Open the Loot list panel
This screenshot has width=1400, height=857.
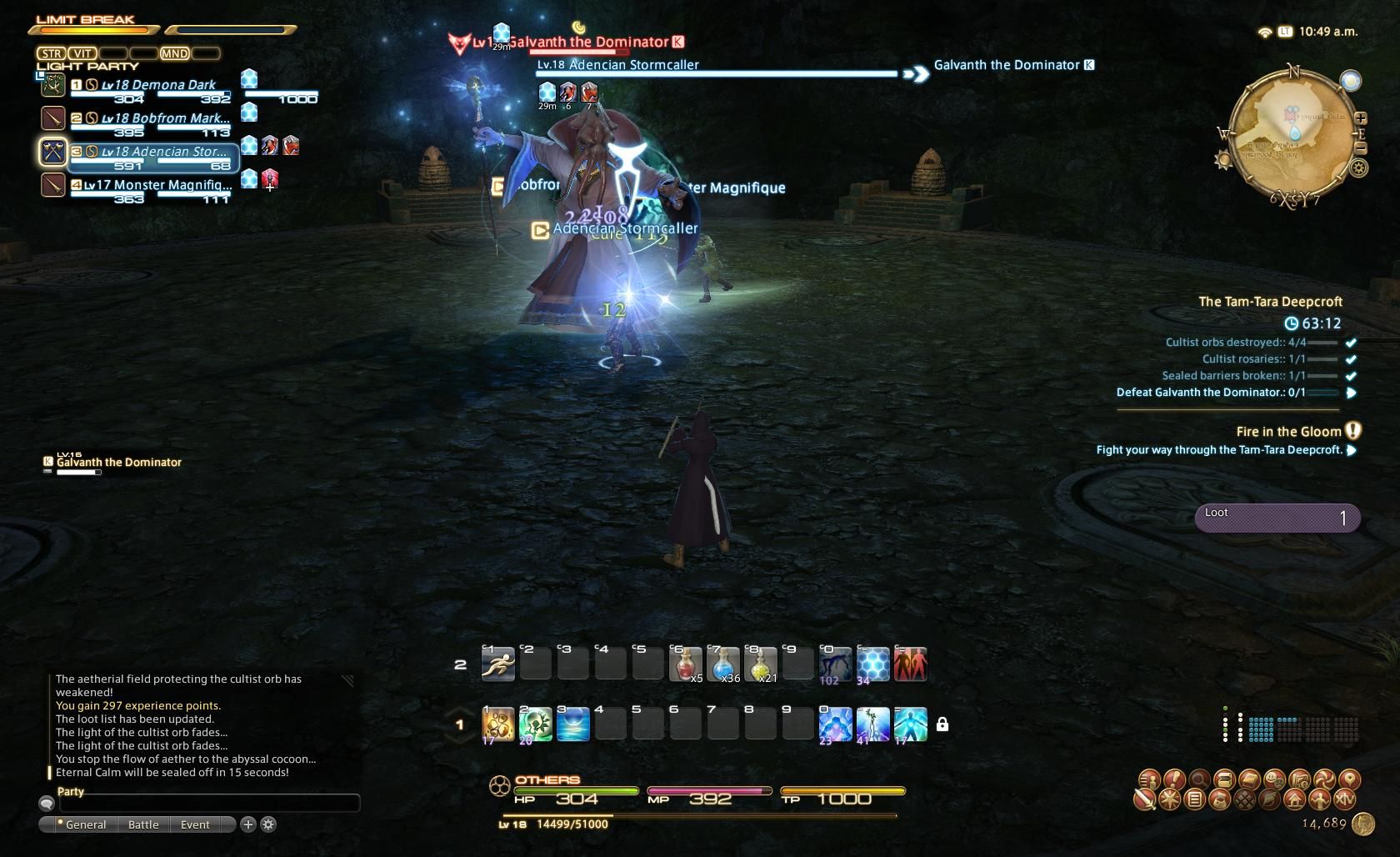[1277, 518]
